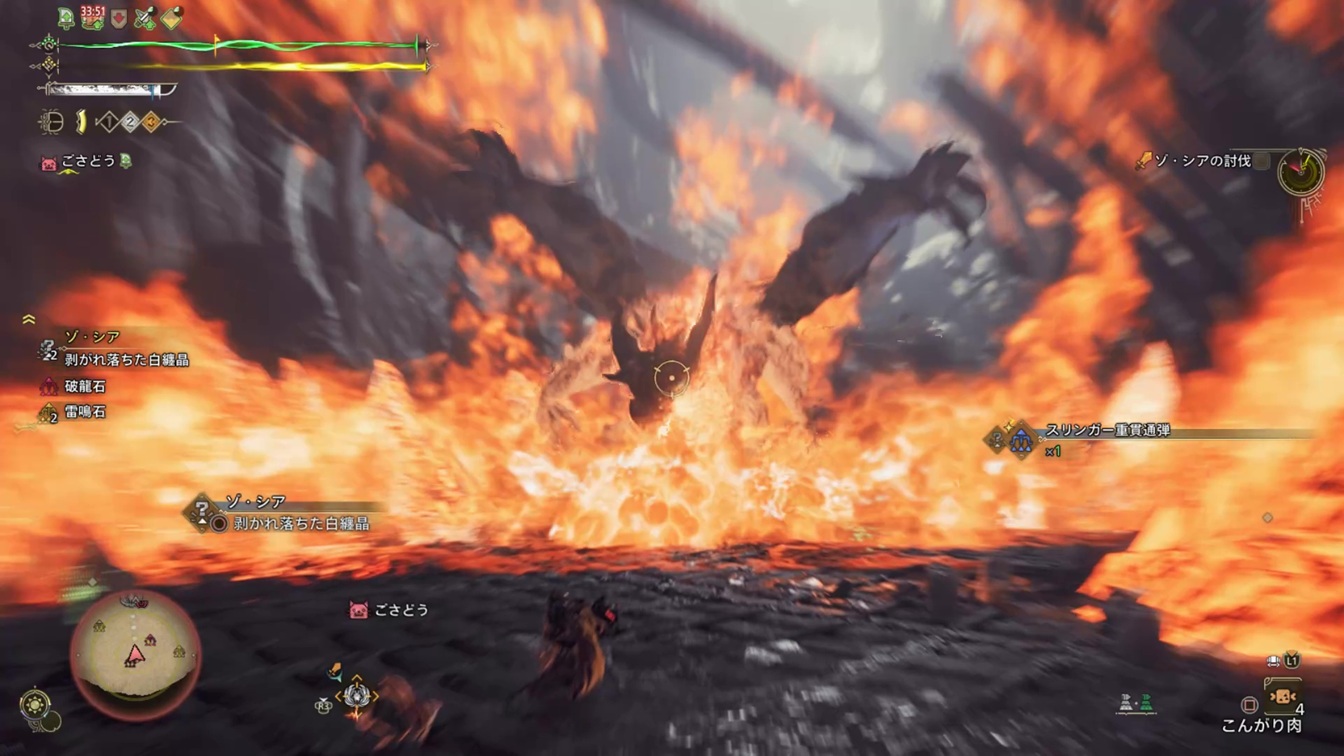Viewport: 1344px width, 756px height.
Task: Click the スリンガー重貫通弾 slinger ammo icon
Action: (x=1020, y=439)
